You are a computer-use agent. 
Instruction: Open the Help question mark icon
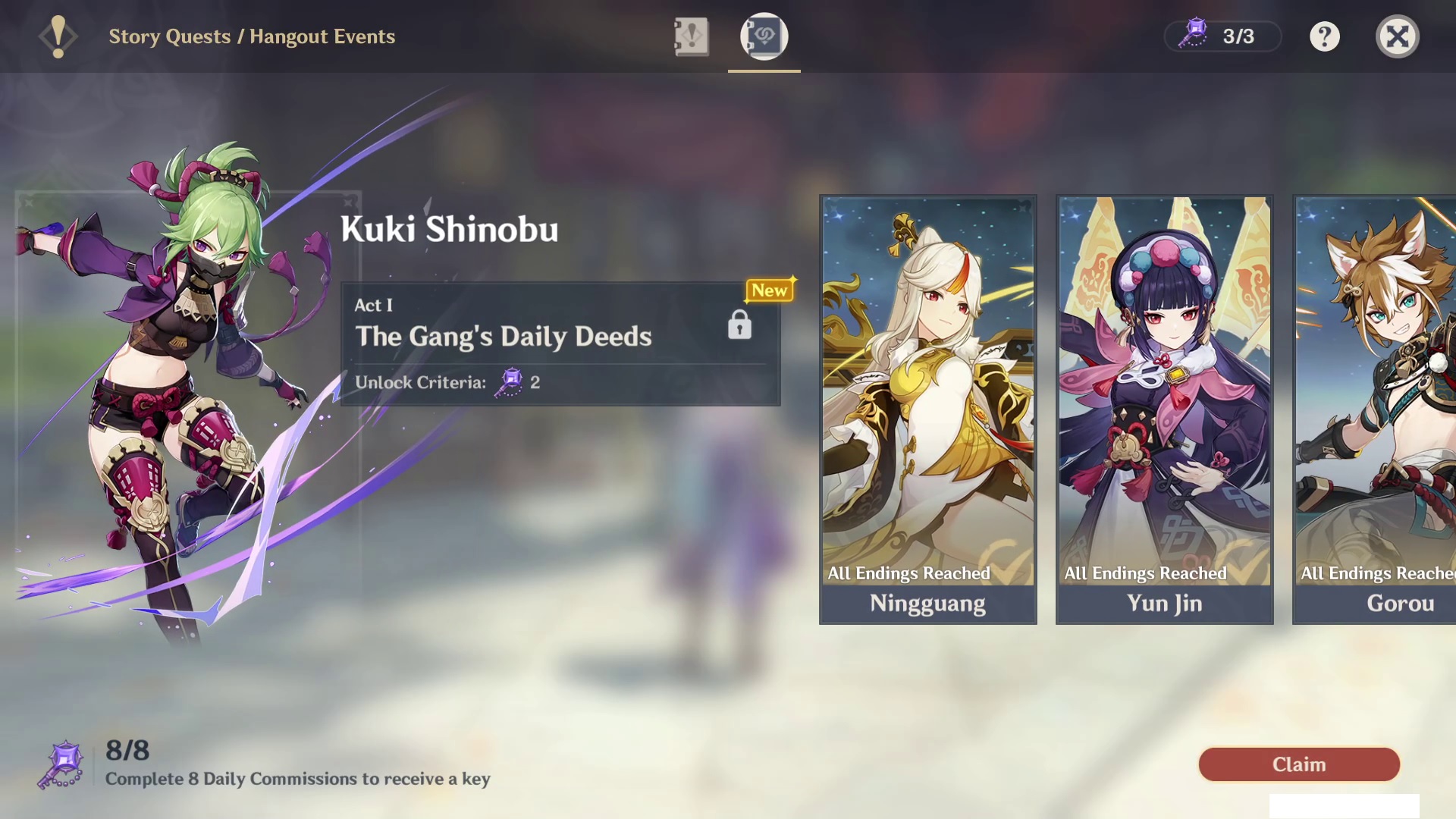pyautogui.click(x=1324, y=36)
